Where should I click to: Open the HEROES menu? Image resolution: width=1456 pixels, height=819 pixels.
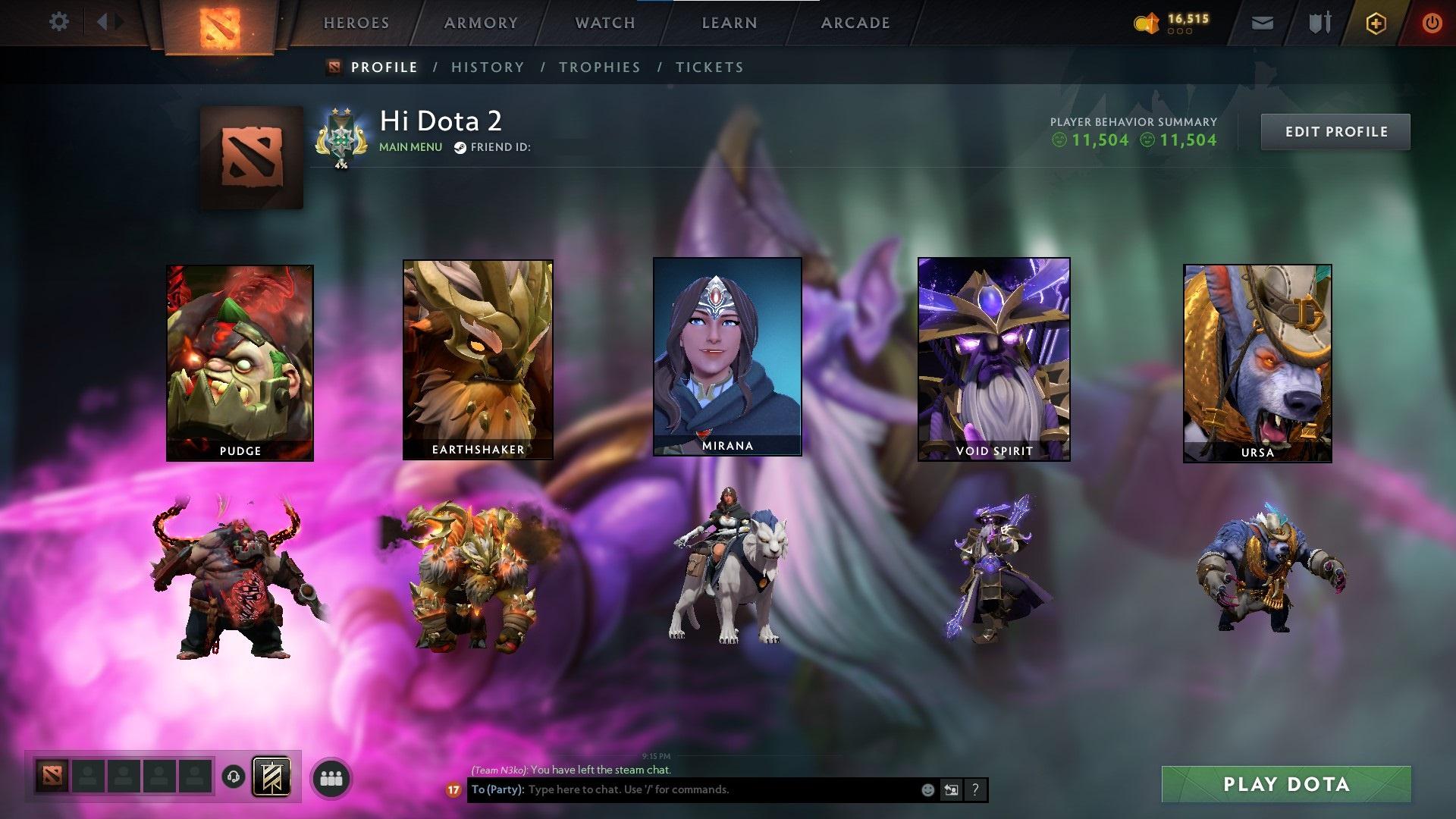[356, 23]
